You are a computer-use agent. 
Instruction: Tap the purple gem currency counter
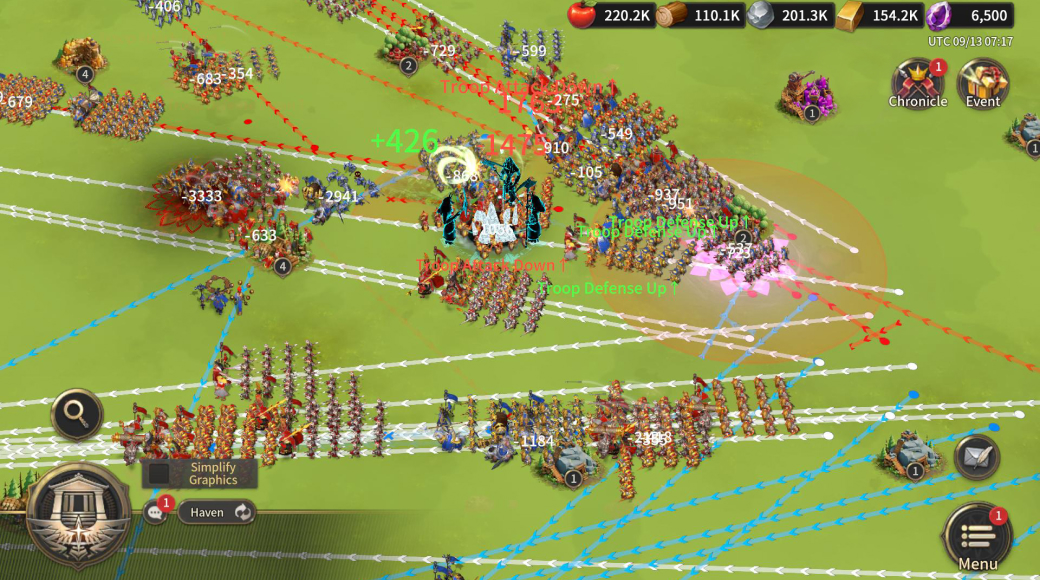[x=969, y=15]
